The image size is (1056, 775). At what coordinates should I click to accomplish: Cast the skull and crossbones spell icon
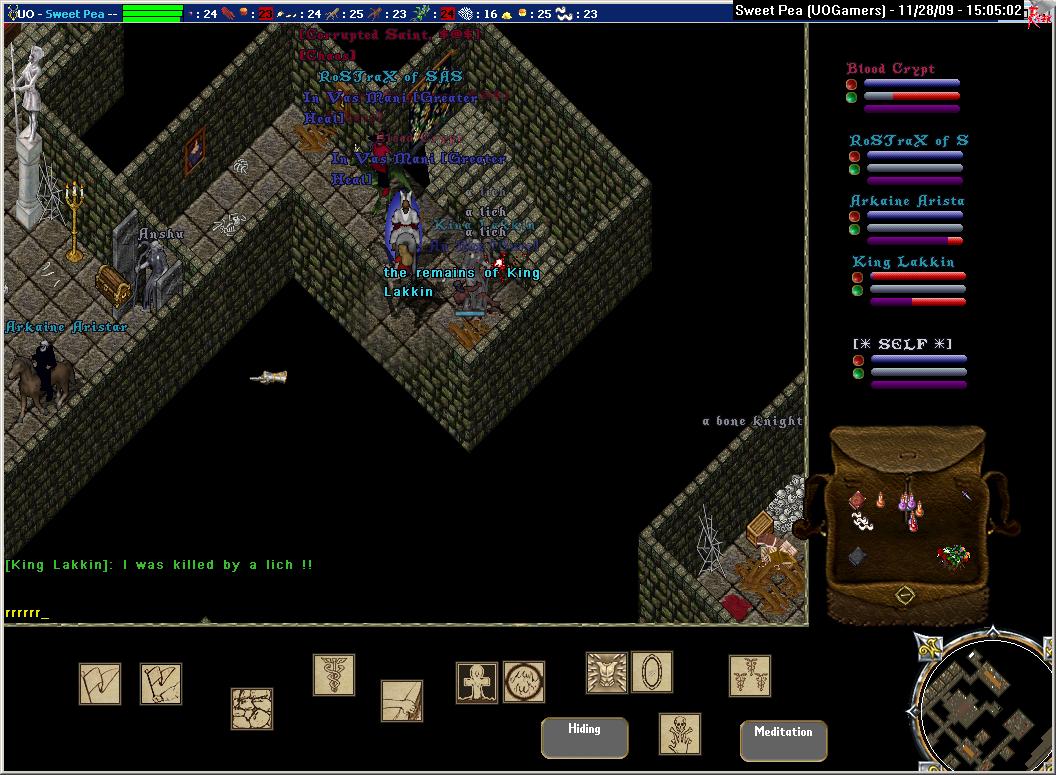tap(680, 734)
